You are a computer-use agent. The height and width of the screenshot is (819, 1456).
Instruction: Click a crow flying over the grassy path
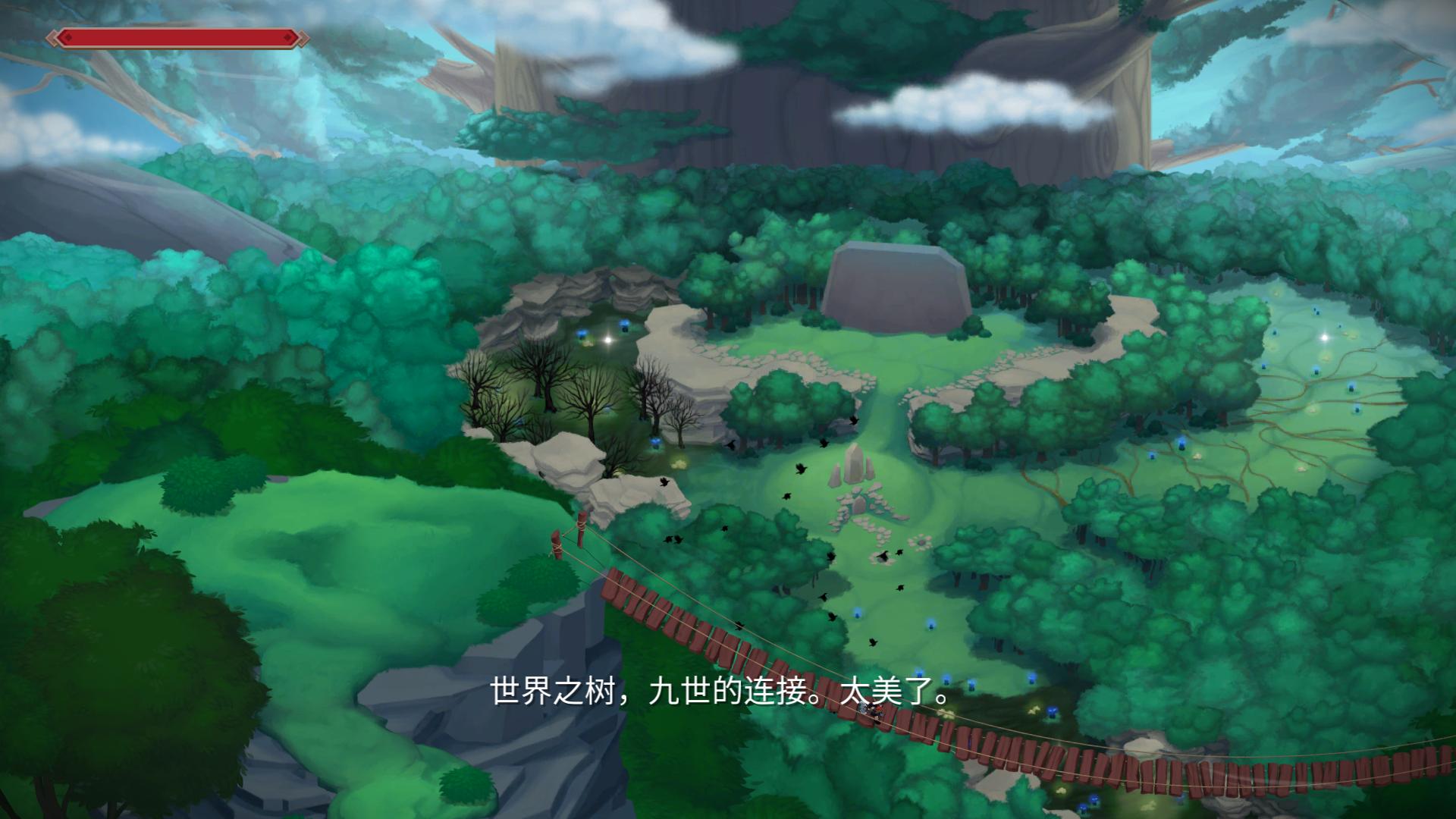click(800, 470)
